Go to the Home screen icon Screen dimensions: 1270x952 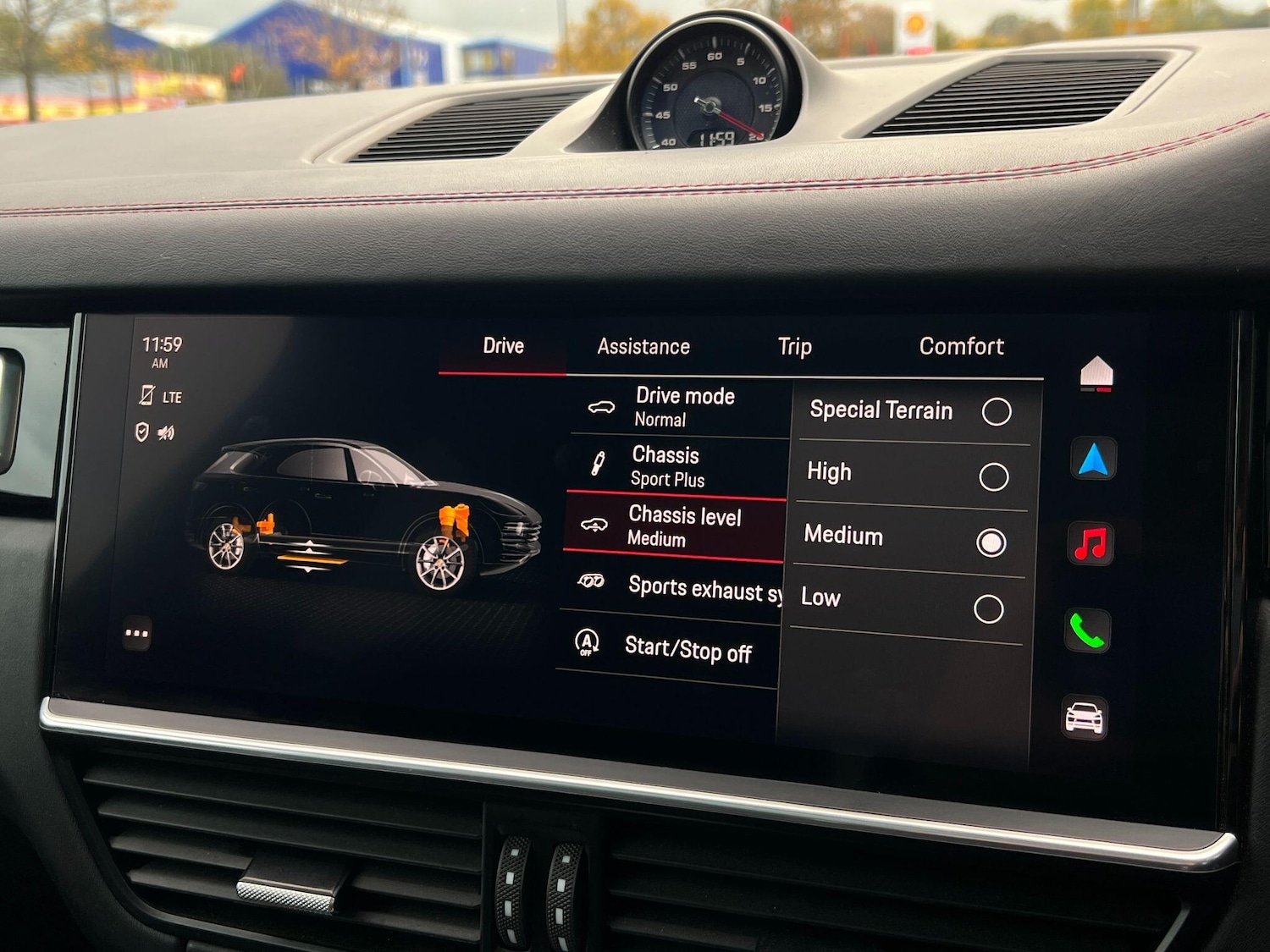[x=1096, y=373]
